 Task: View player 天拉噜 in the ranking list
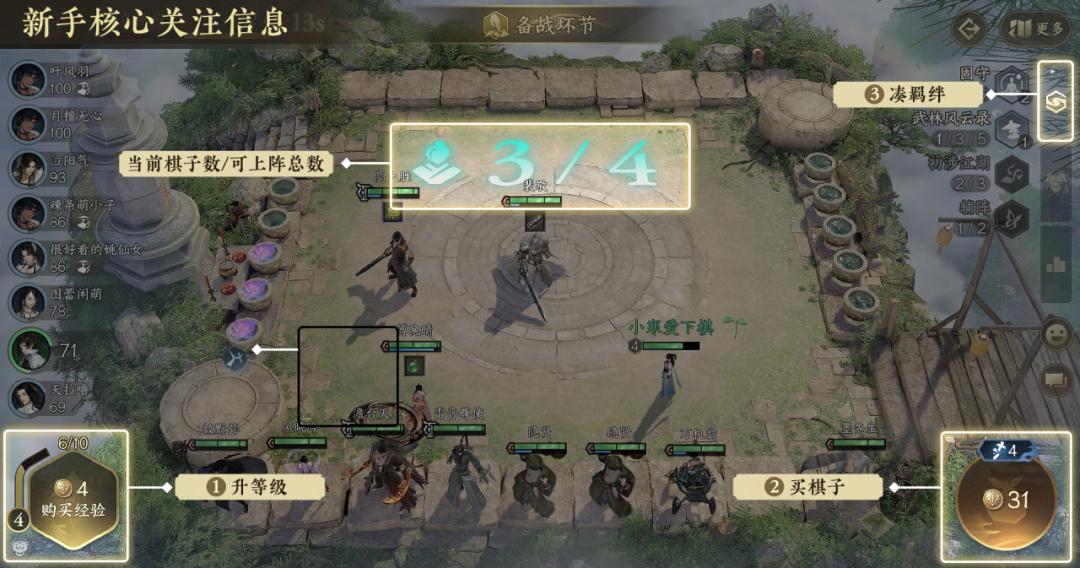[x=29, y=397]
